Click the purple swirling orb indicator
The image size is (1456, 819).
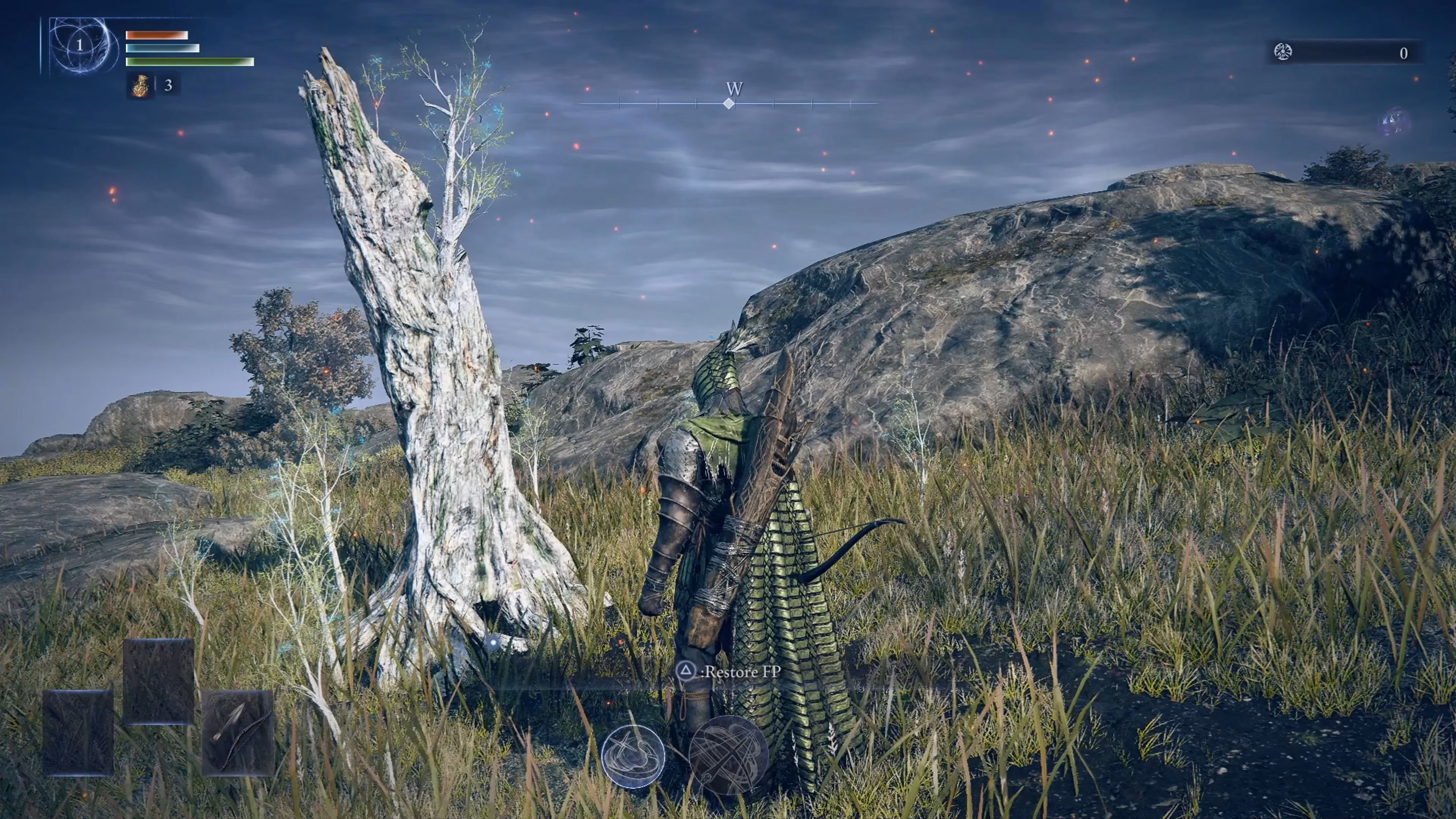click(1395, 122)
